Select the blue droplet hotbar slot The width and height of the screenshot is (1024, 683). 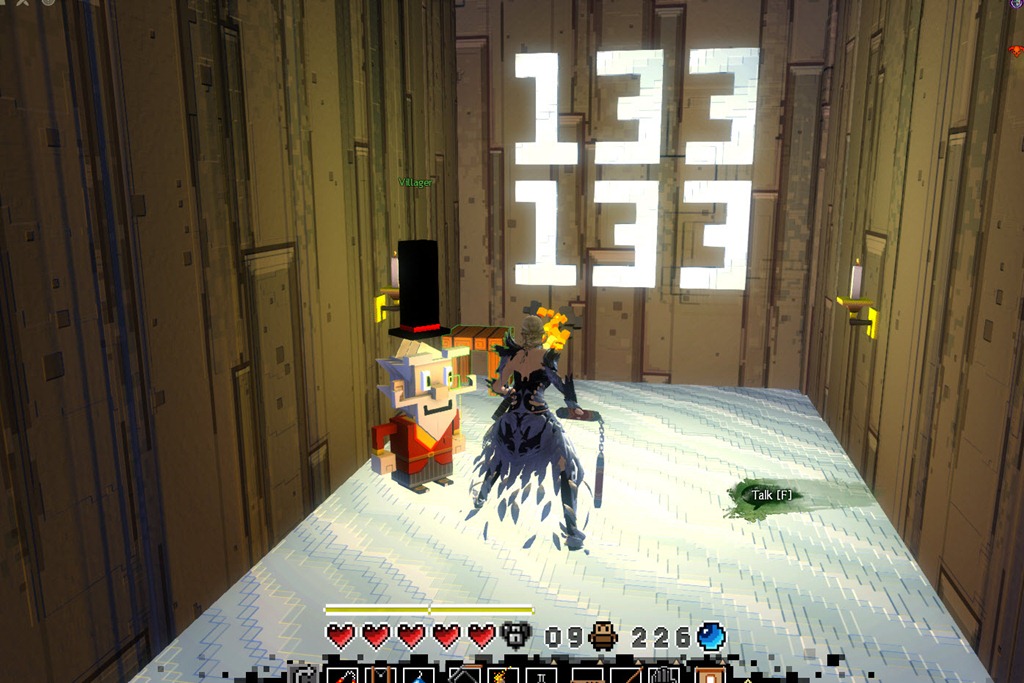tap(416, 677)
